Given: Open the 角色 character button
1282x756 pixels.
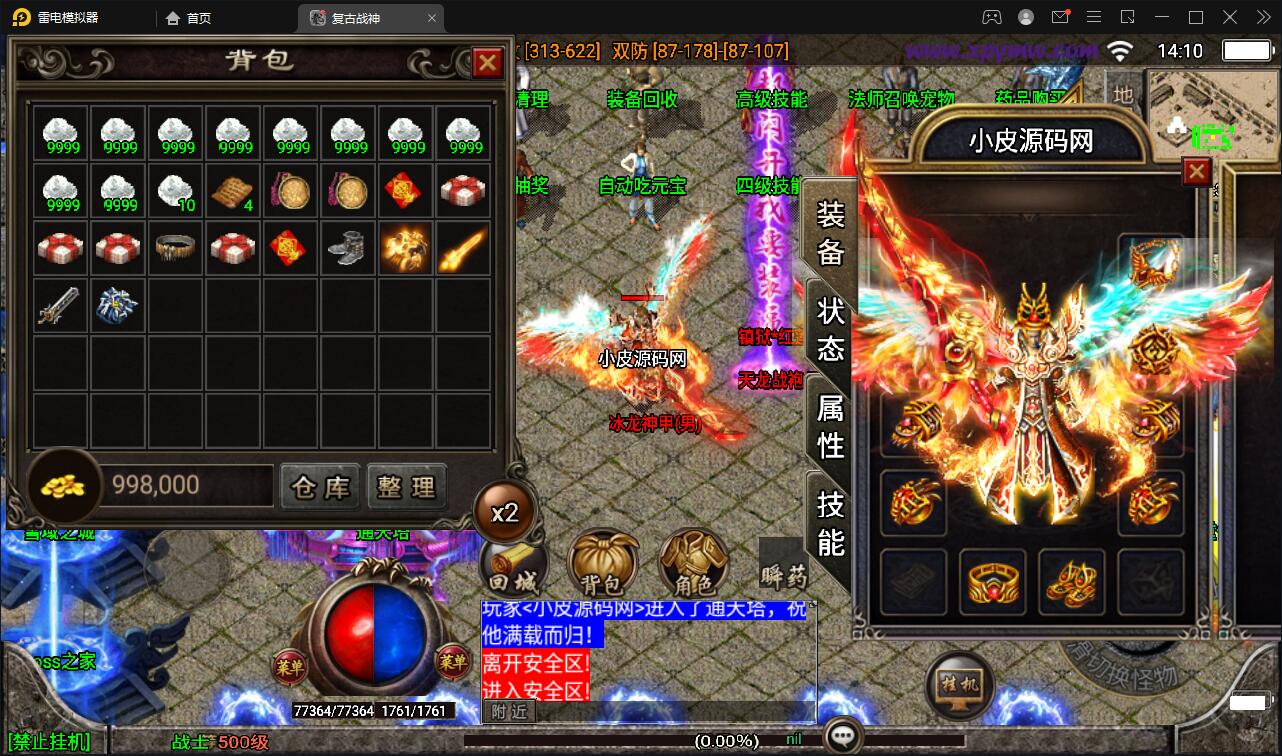Looking at the screenshot, I should click(693, 566).
